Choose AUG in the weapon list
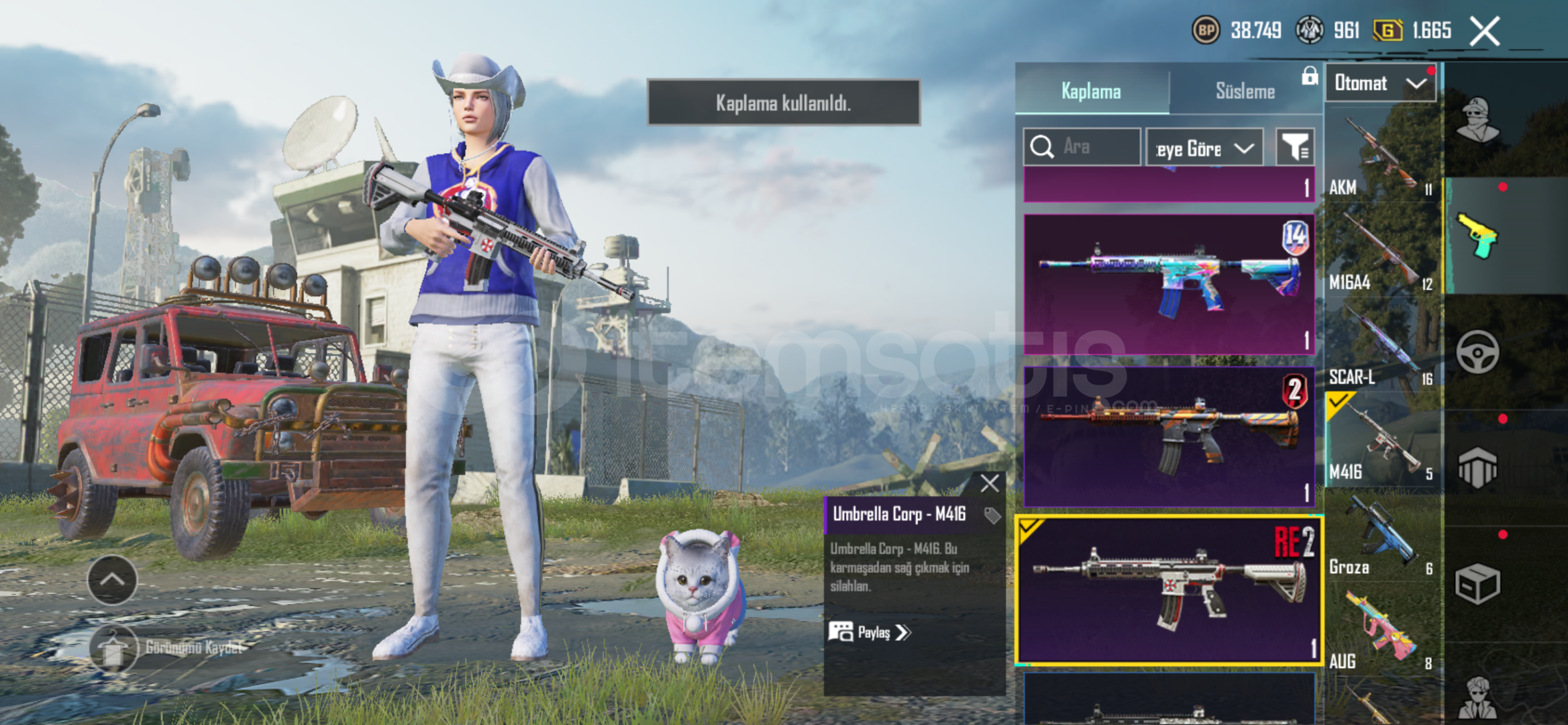This screenshot has width=1568, height=725. (x=1382, y=631)
